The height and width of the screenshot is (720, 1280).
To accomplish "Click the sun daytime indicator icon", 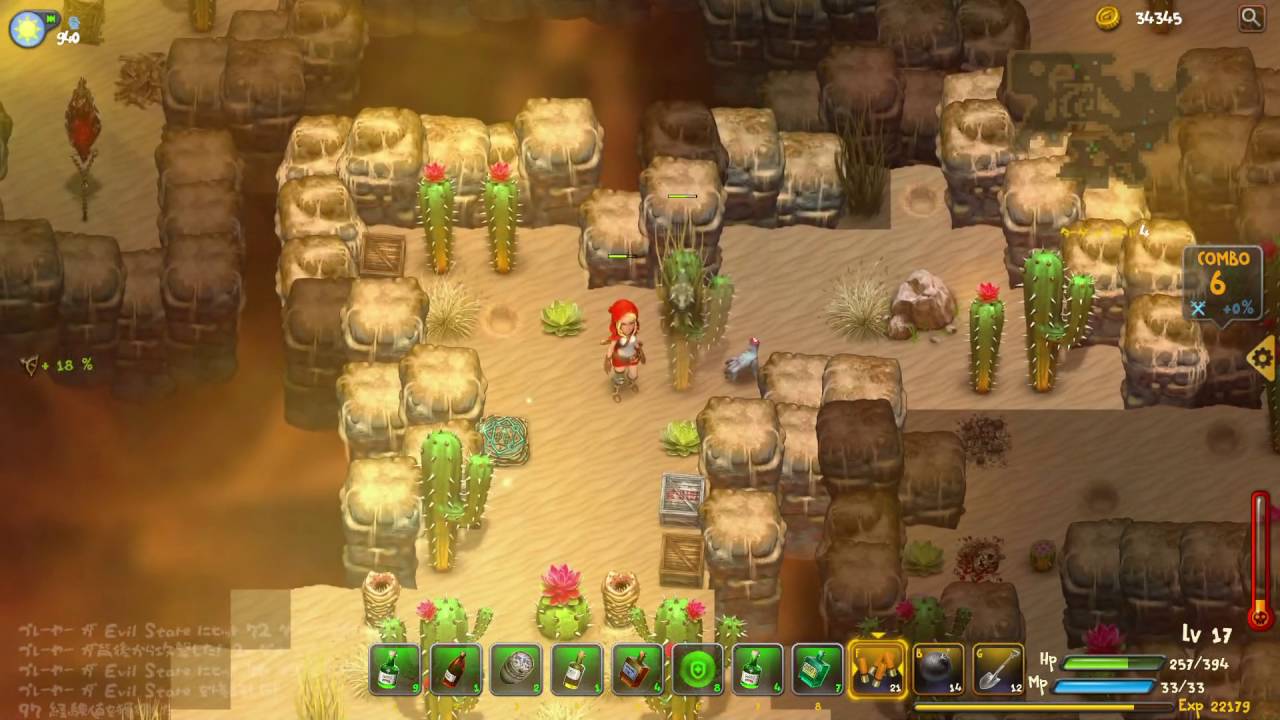I will [x=25, y=29].
